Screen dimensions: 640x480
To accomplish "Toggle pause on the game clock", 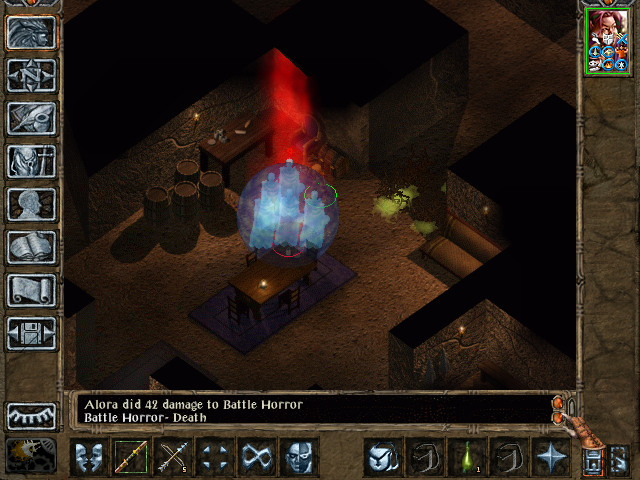I will pyautogui.click(x=32, y=455).
